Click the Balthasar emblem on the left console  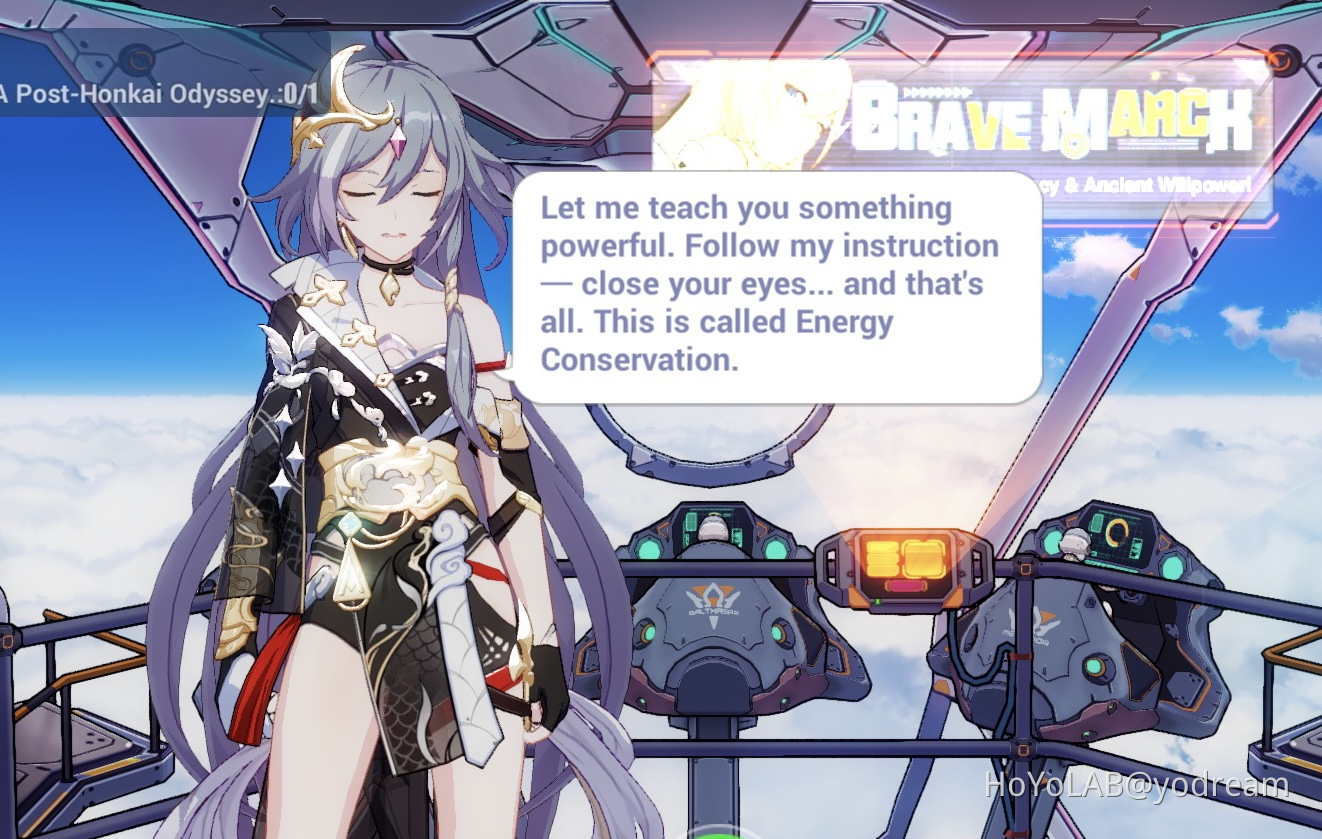coord(712,597)
